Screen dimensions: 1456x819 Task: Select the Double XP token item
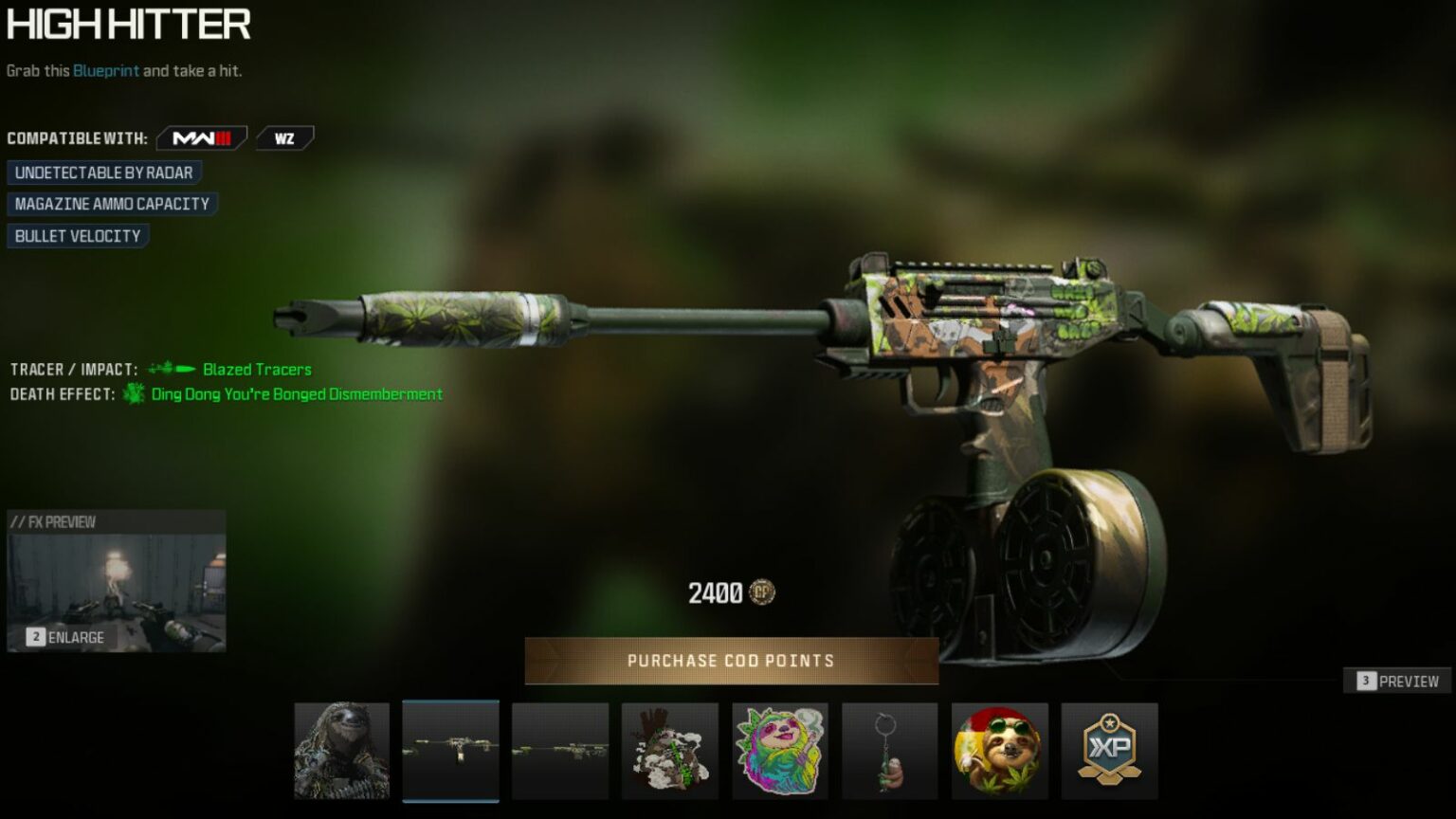coord(1110,750)
